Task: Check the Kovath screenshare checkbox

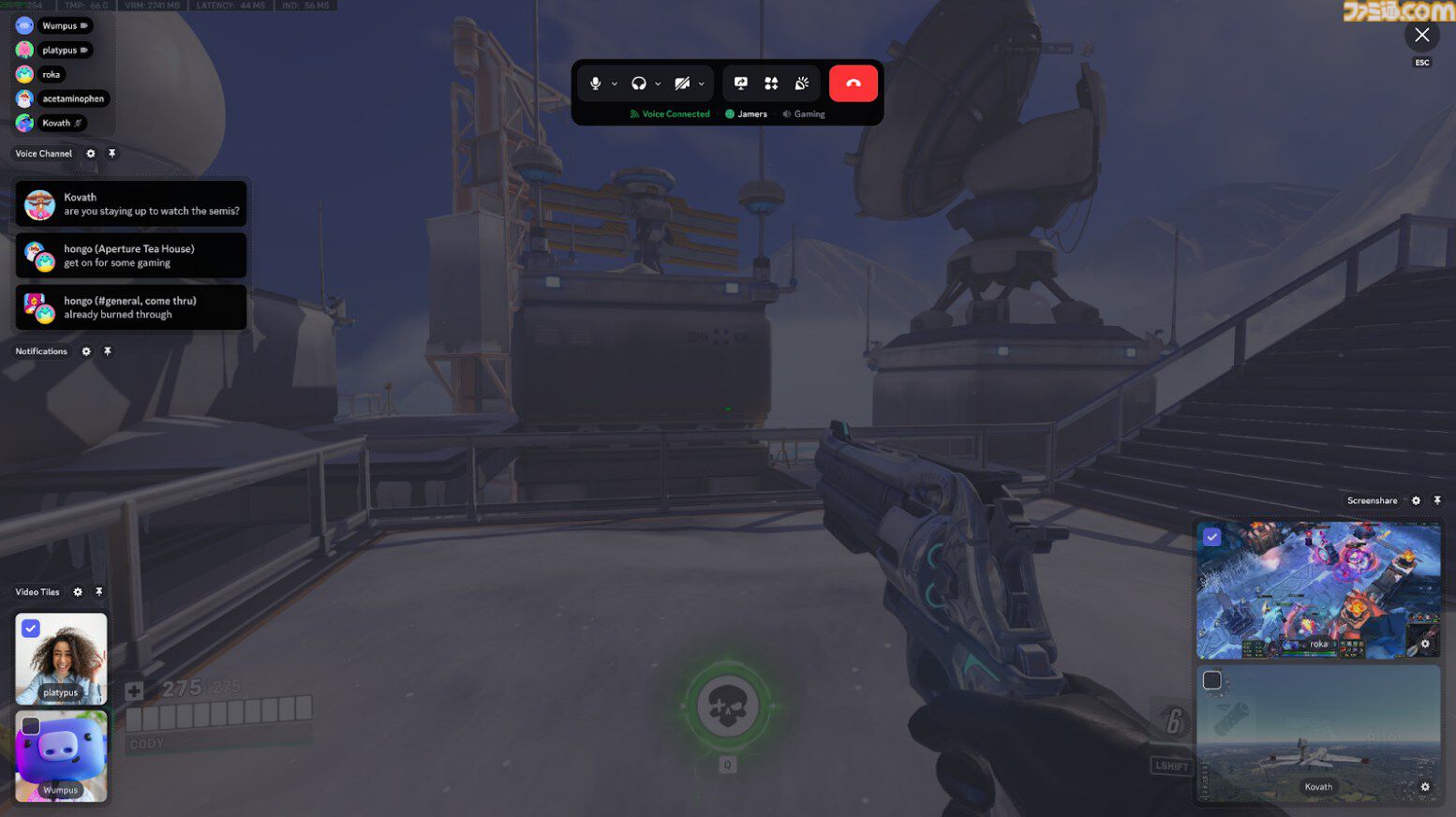Action: [1212, 679]
